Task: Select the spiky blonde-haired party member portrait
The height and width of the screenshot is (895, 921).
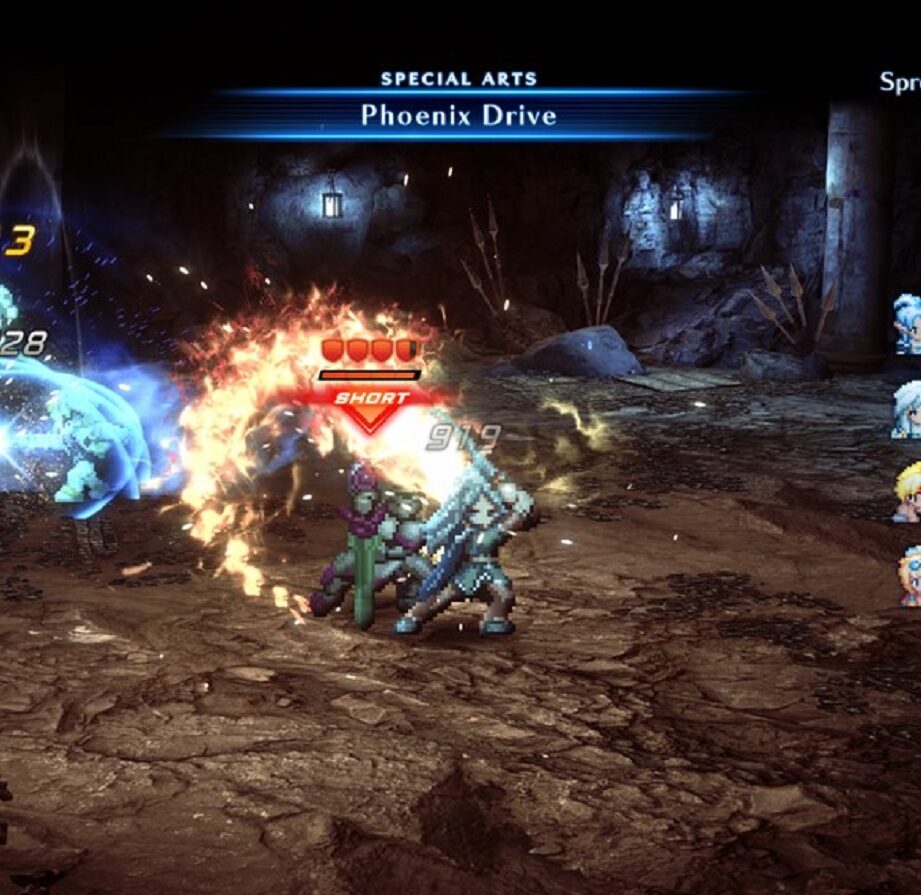Action: click(x=909, y=494)
